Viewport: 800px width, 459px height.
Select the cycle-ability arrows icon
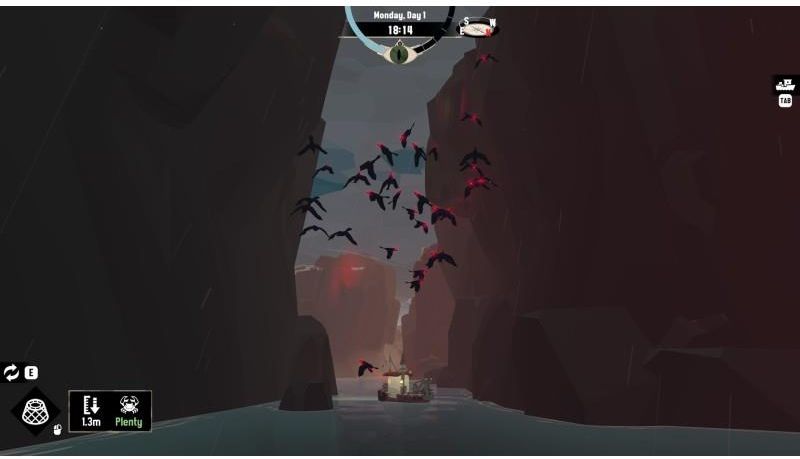coord(12,373)
